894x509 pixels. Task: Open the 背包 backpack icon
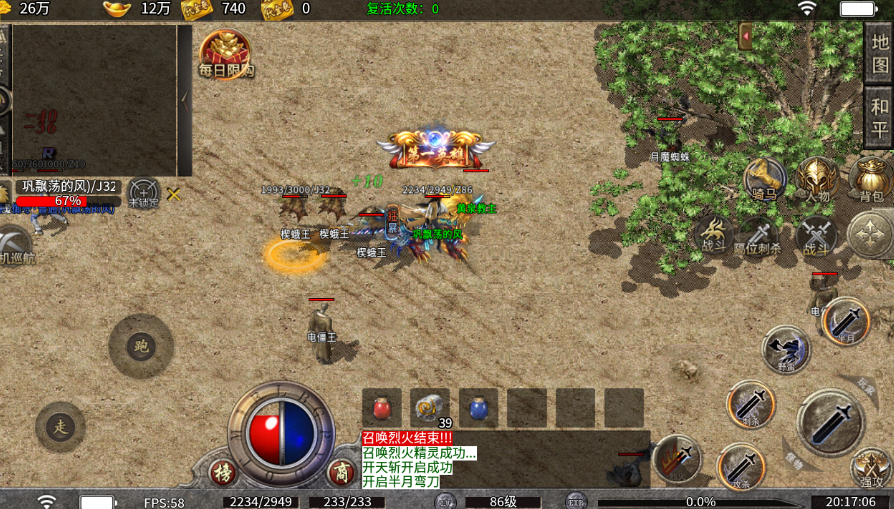pos(870,179)
